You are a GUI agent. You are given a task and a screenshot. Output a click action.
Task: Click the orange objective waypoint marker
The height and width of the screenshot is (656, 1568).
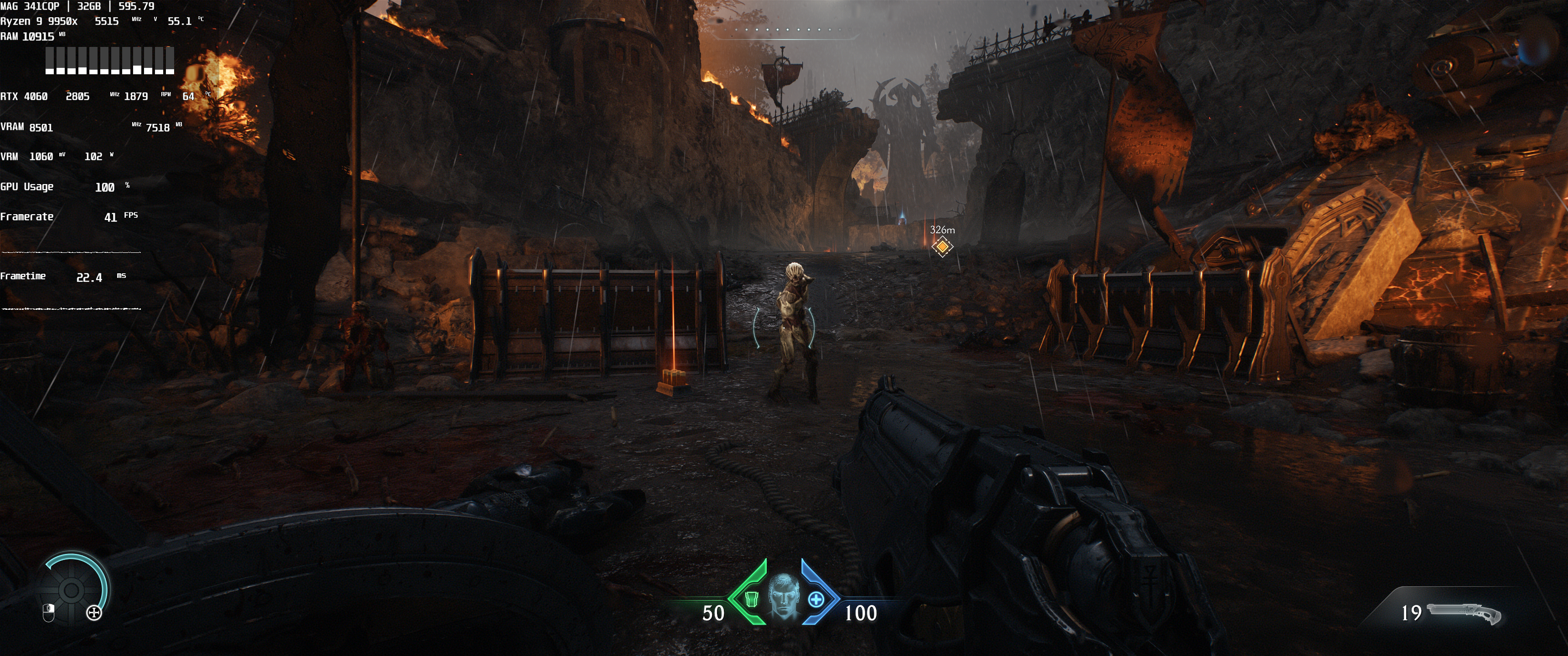coord(942,246)
